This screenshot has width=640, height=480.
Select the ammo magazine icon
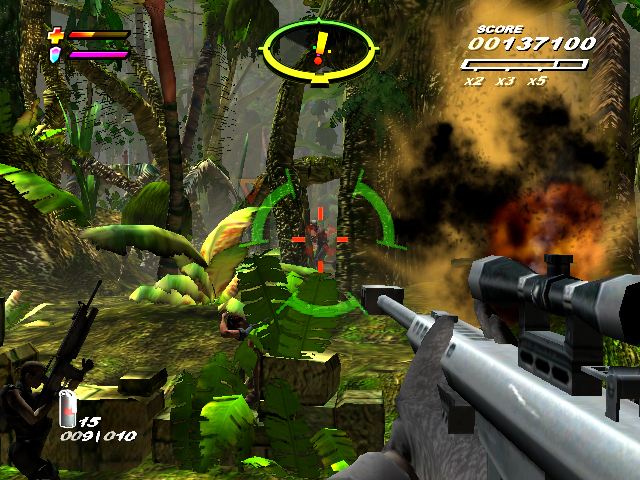tap(68, 407)
